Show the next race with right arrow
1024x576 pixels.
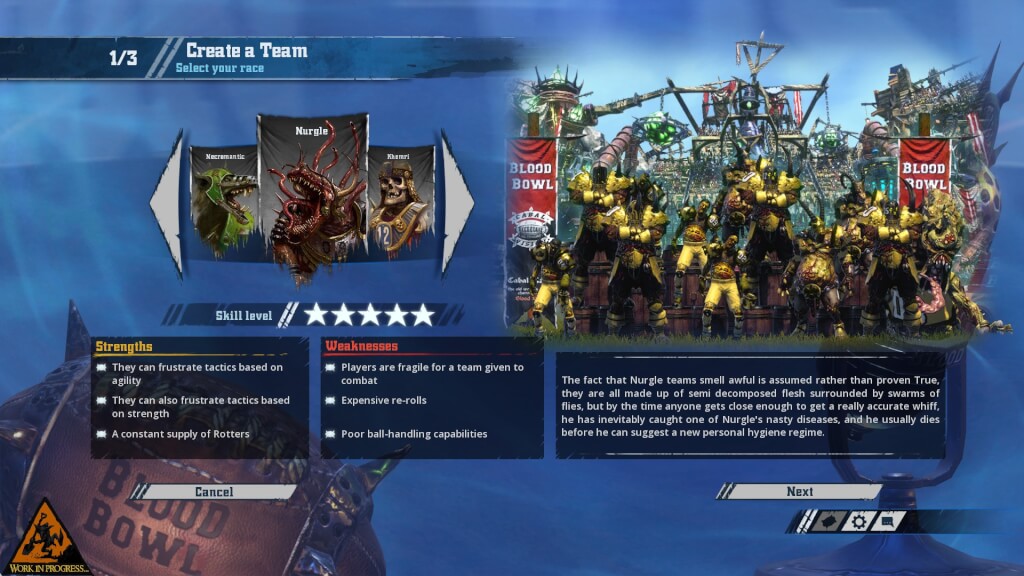[457, 203]
